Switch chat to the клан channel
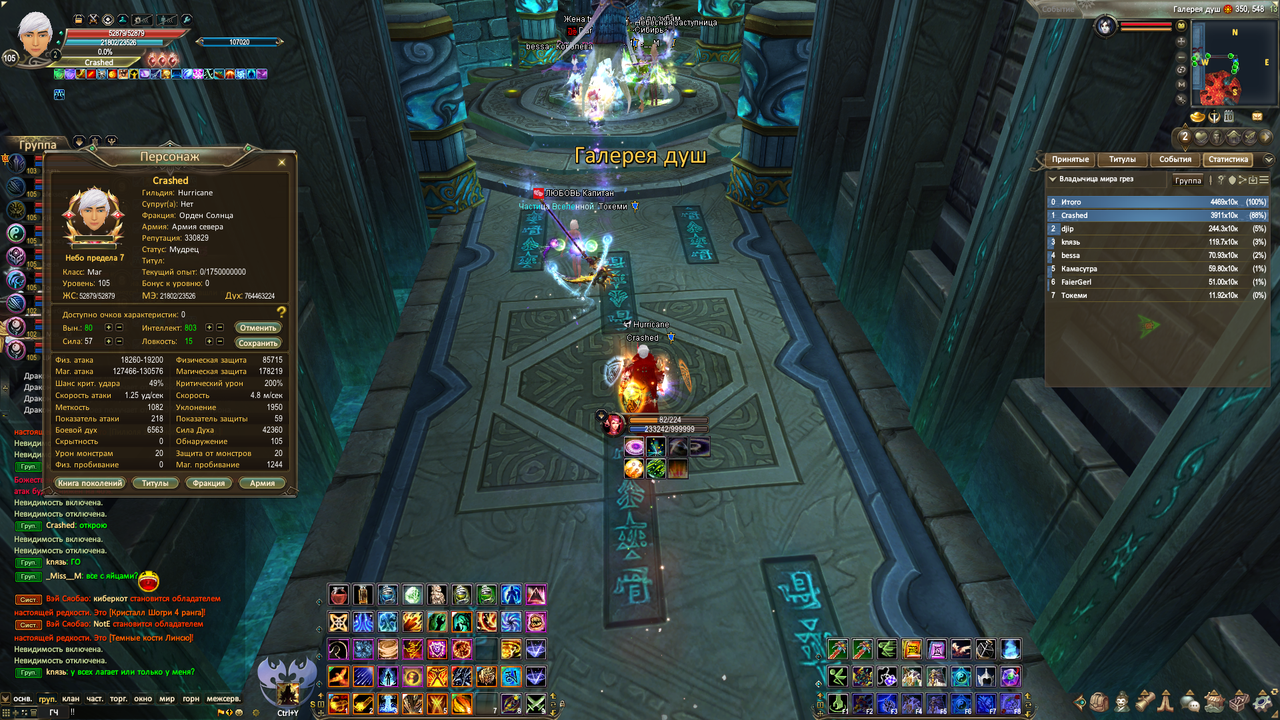 tap(70, 699)
